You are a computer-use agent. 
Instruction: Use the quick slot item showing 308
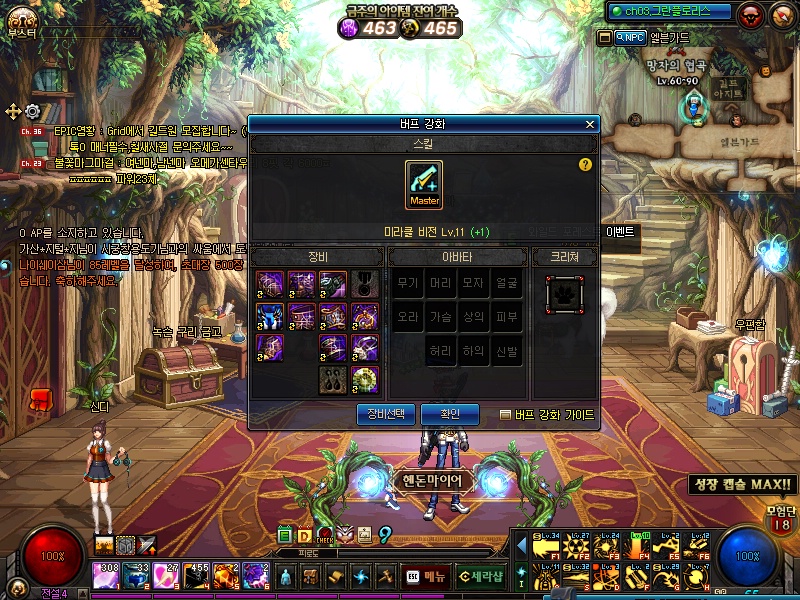pyautogui.click(x=106, y=574)
